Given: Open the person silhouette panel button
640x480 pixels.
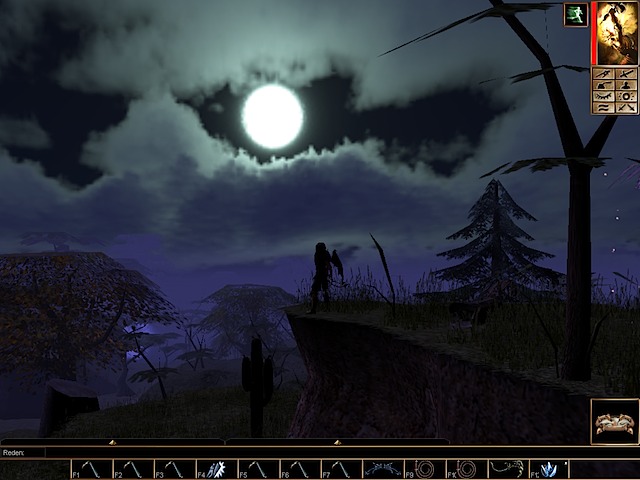Looking at the screenshot, I should (624, 85).
